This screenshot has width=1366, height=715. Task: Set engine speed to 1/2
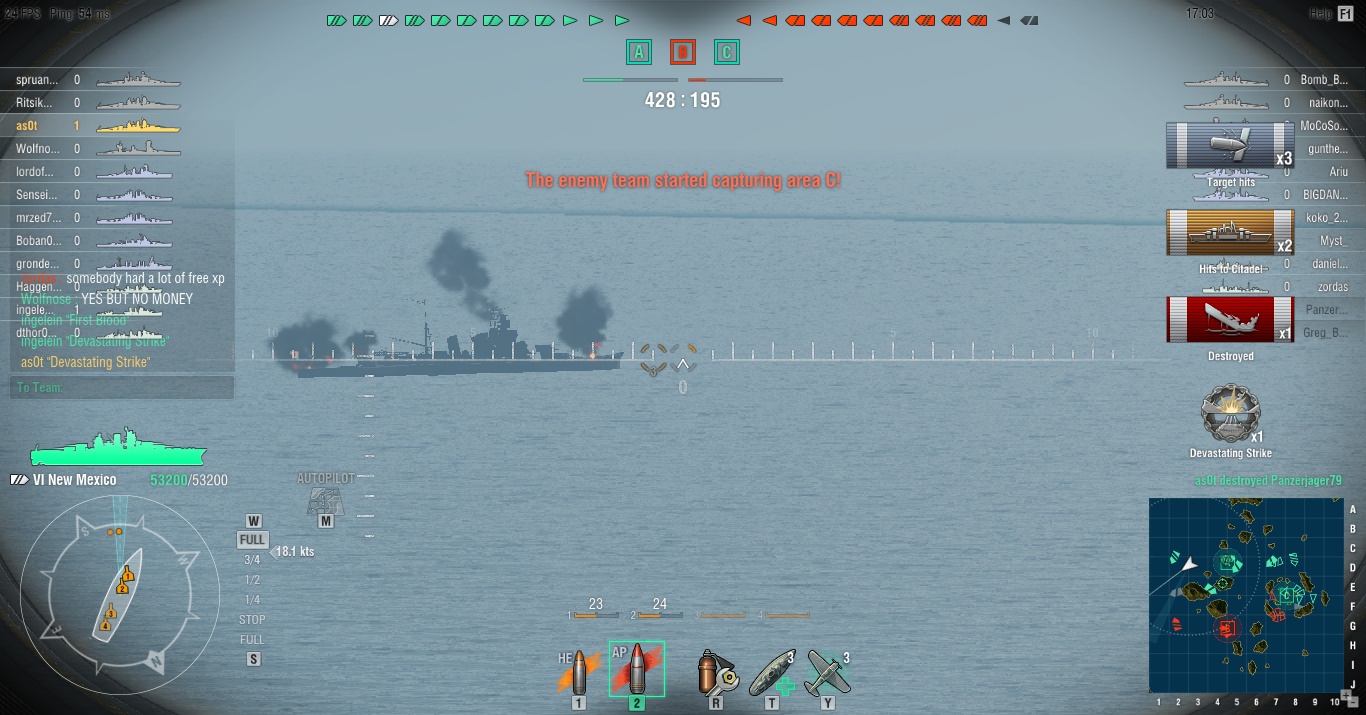(x=252, y=580)
